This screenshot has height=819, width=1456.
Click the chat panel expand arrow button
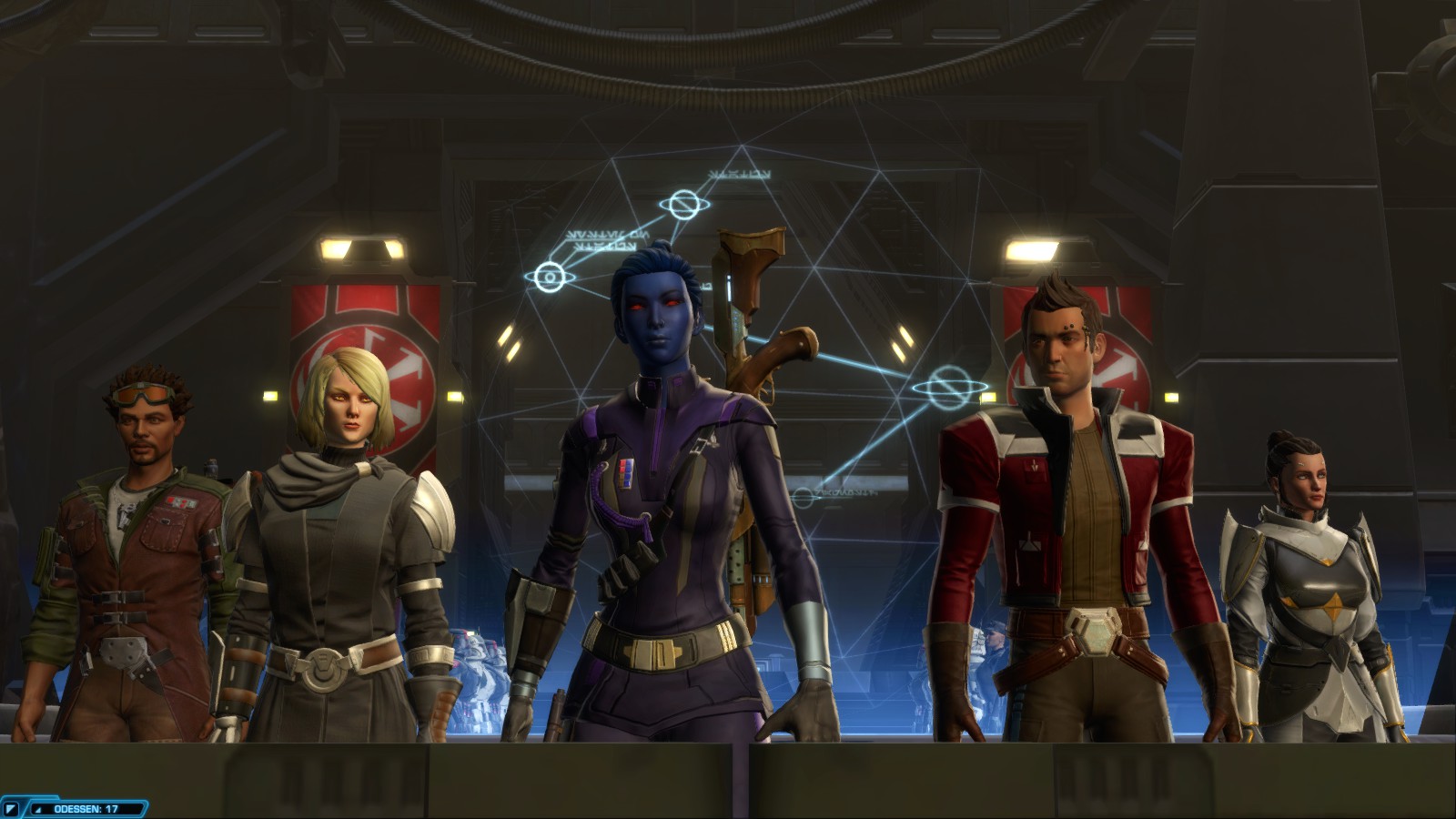point(12,808)
